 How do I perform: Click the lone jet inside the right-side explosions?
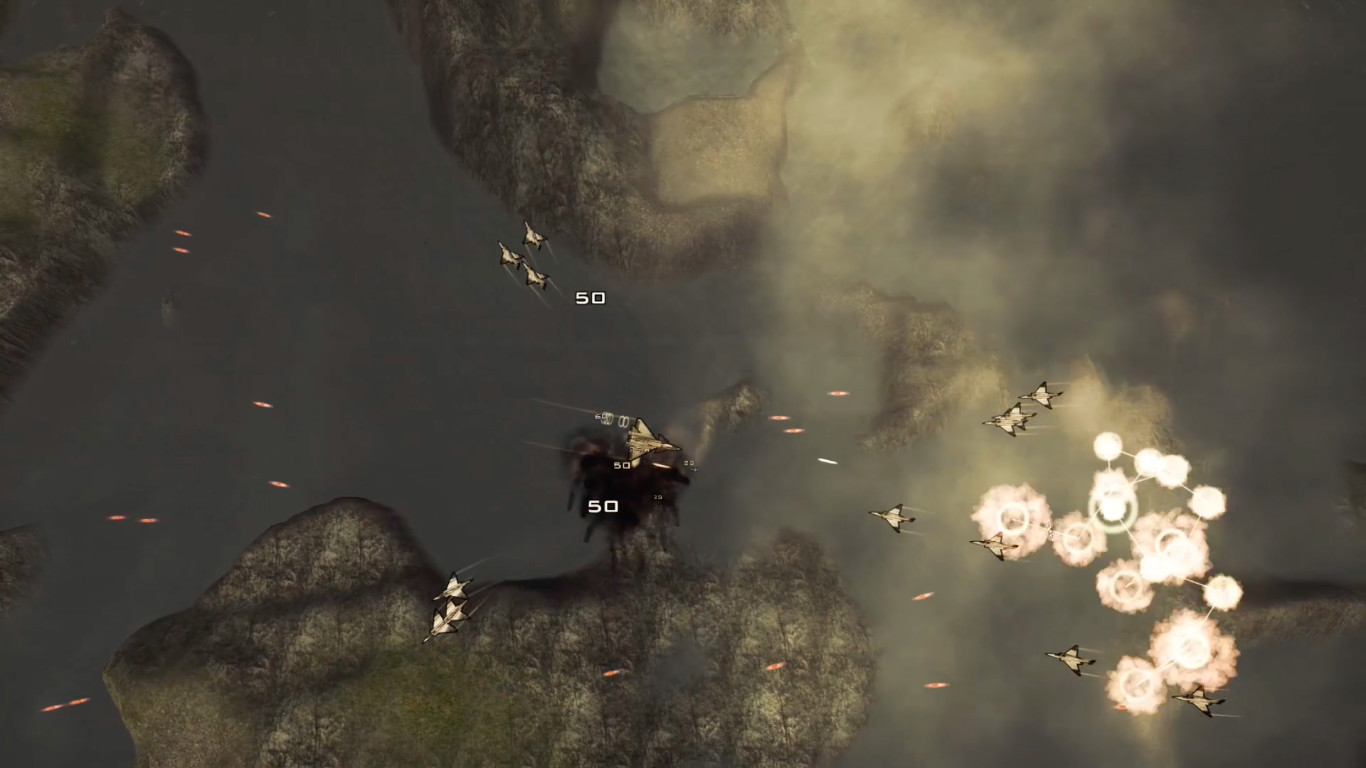click(x=994, y=544)
